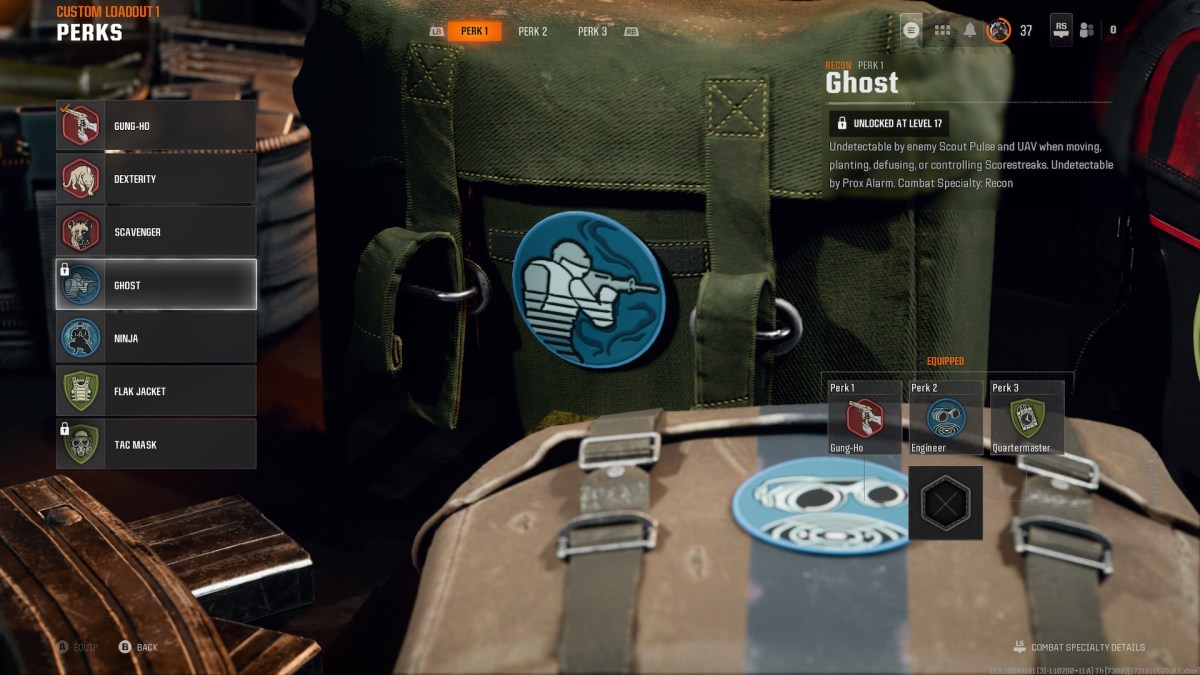Choose the Dexterity perk
Screen dimensions: 1200x675
click(x=156, y=179)
